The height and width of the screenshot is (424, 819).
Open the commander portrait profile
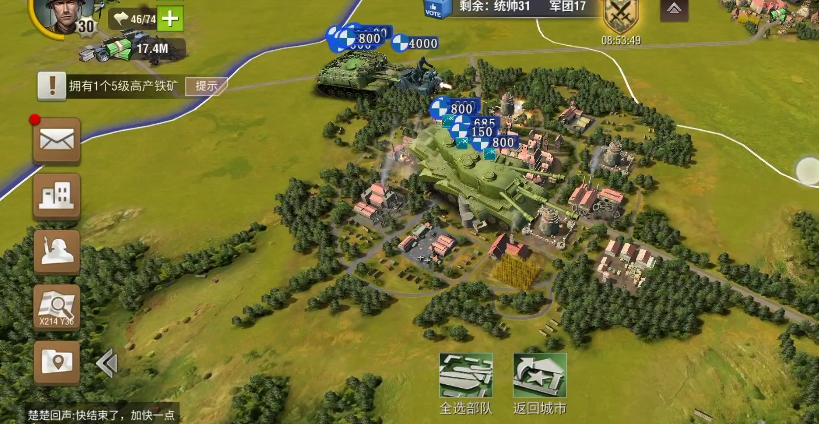[x=62, y=14]
